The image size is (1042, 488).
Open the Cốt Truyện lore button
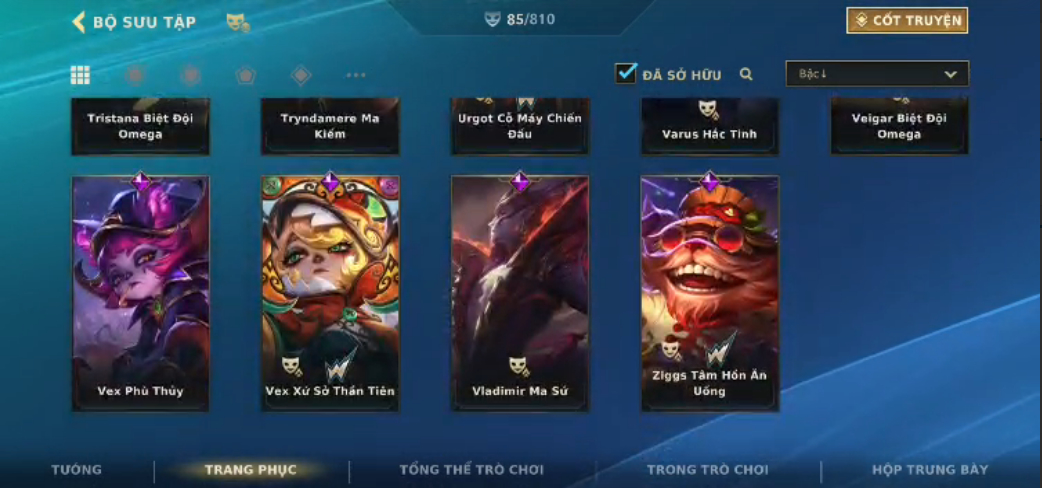tap(907, 20)
